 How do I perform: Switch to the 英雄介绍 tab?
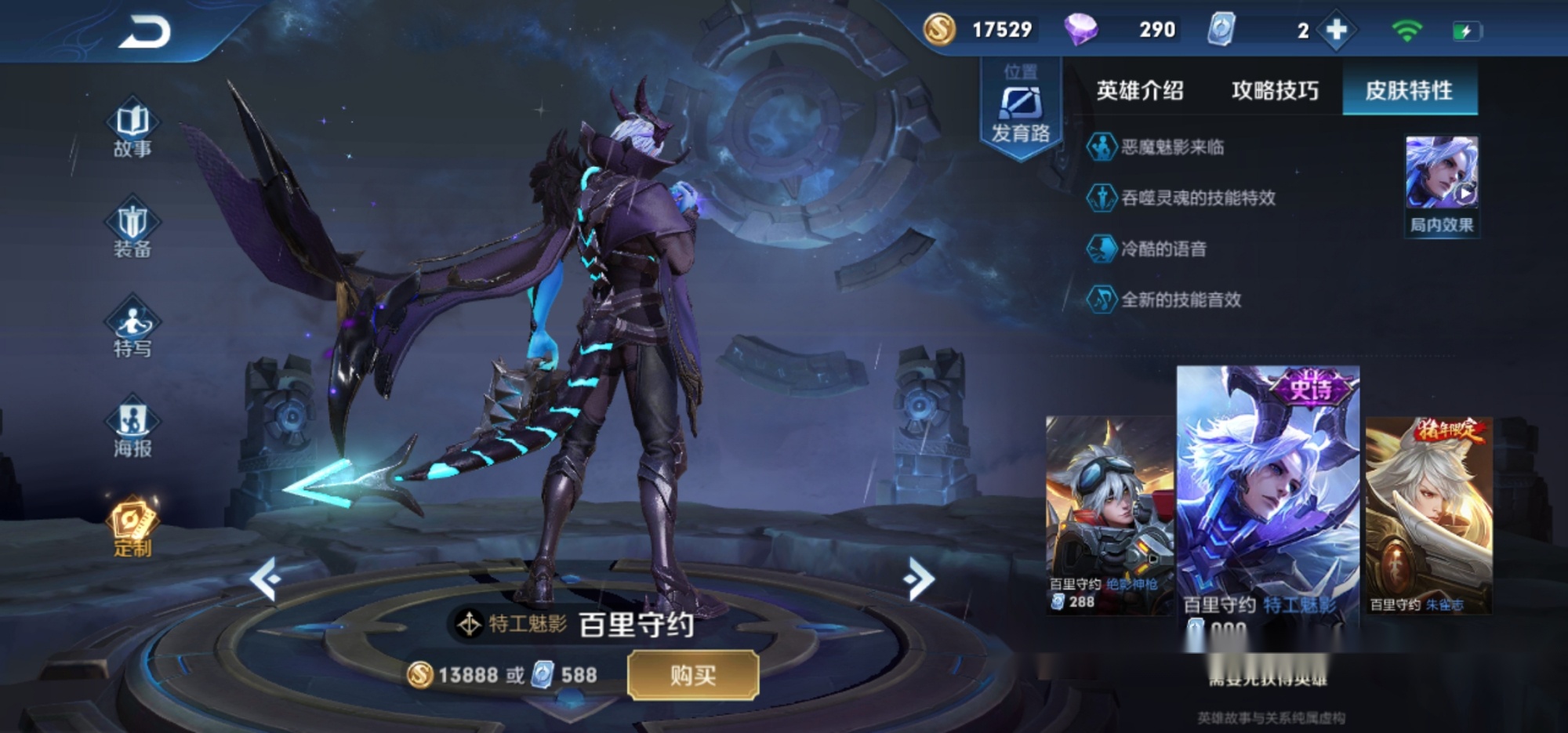(1139, 91)
